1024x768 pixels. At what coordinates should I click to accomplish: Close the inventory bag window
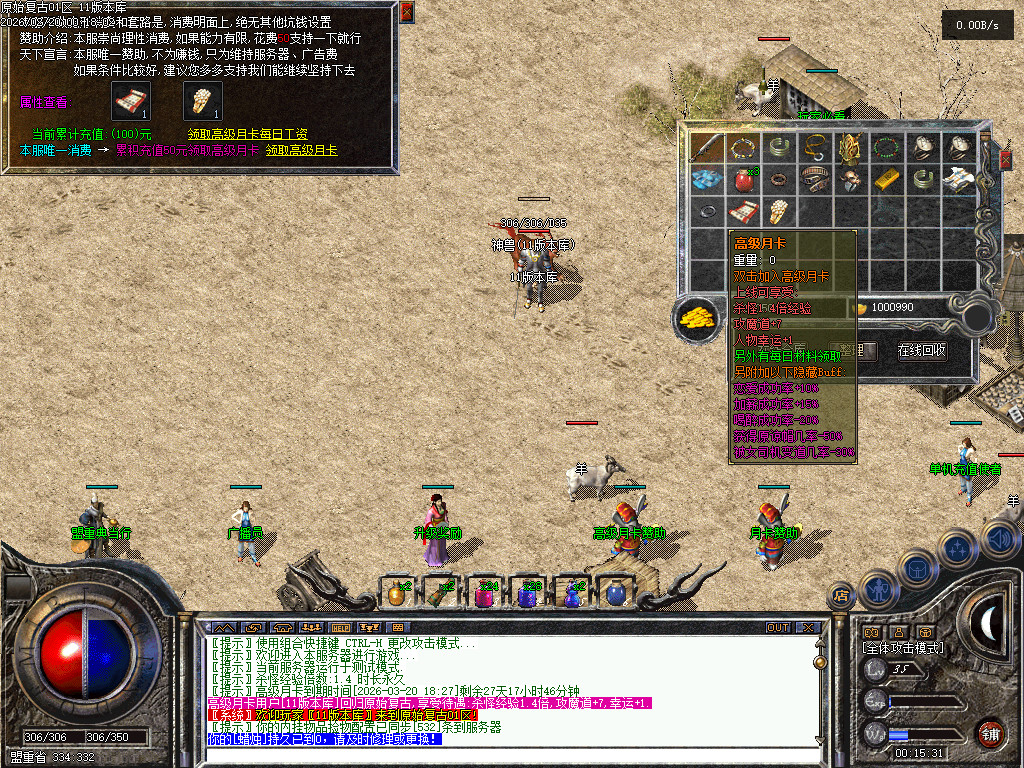[x=1006, y=161]
